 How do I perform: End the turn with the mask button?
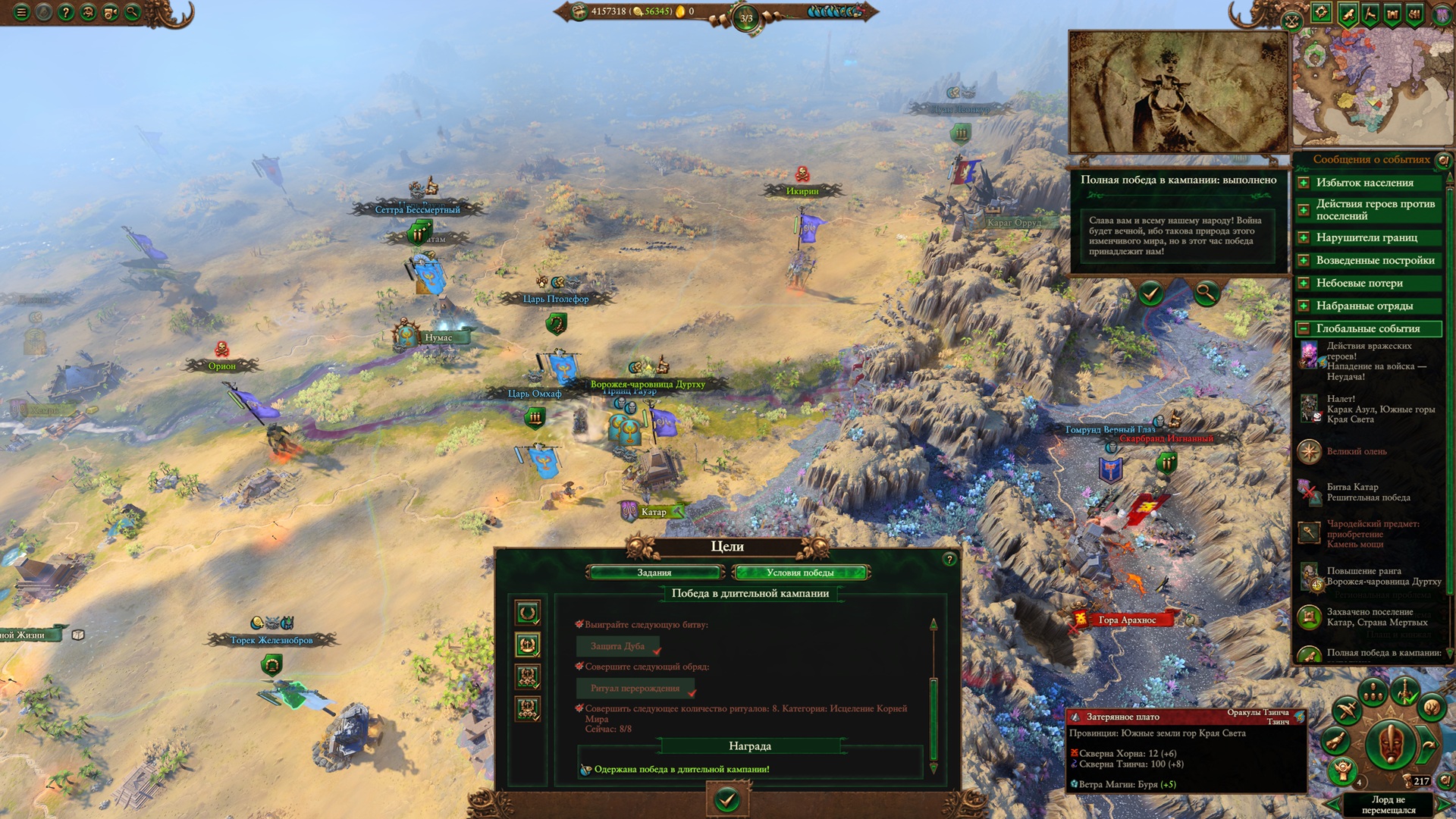1390,743
